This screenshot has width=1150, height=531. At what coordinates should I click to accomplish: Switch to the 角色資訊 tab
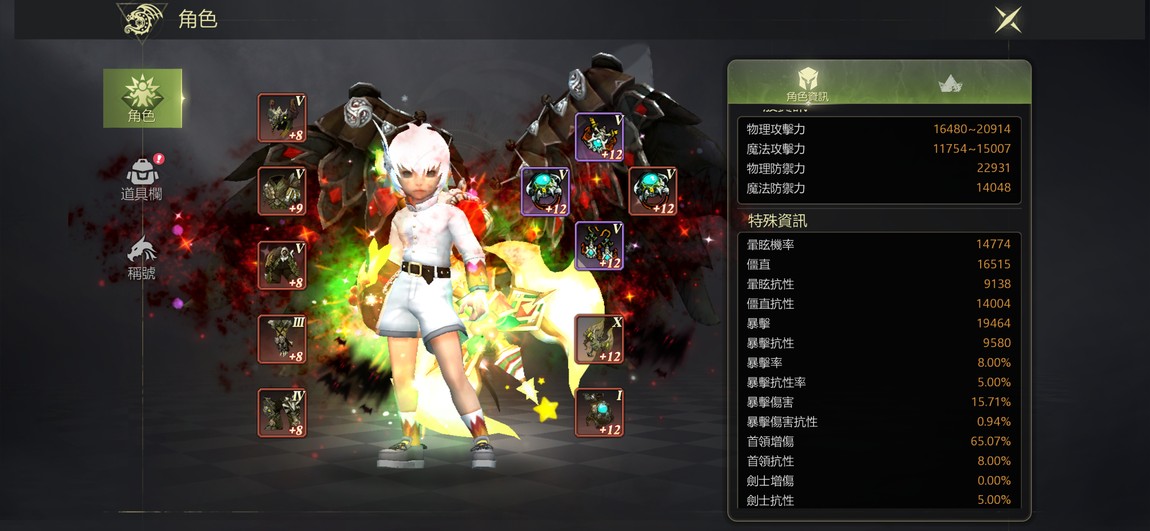click(x=807, y=84)
